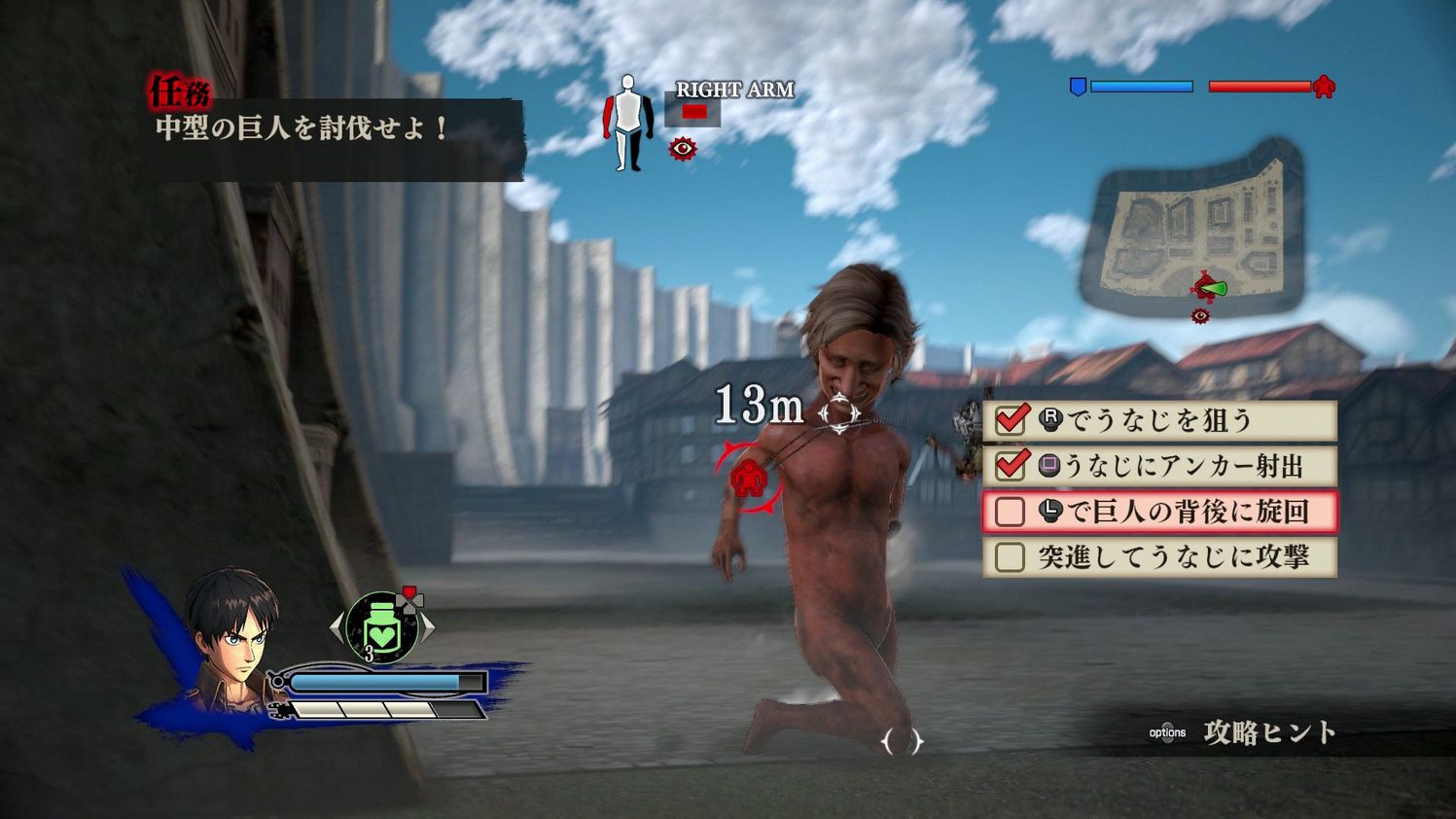Viewport: 1456px width, 819px height.
Task: Check the Lで巨人の背後に旋回 checkbox
Action: 1010,511
